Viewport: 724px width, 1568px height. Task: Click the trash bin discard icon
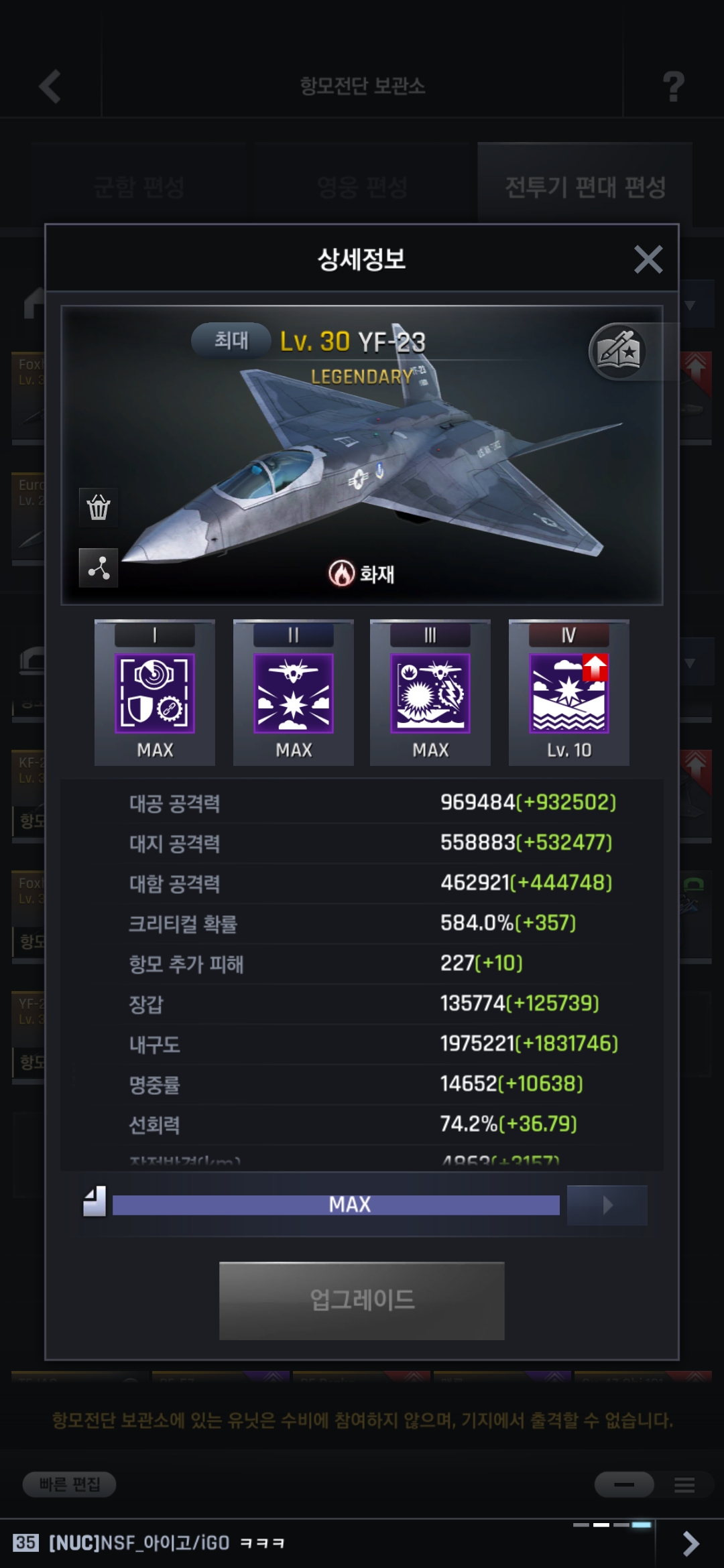pyautogui.click(x=99, y=507)
